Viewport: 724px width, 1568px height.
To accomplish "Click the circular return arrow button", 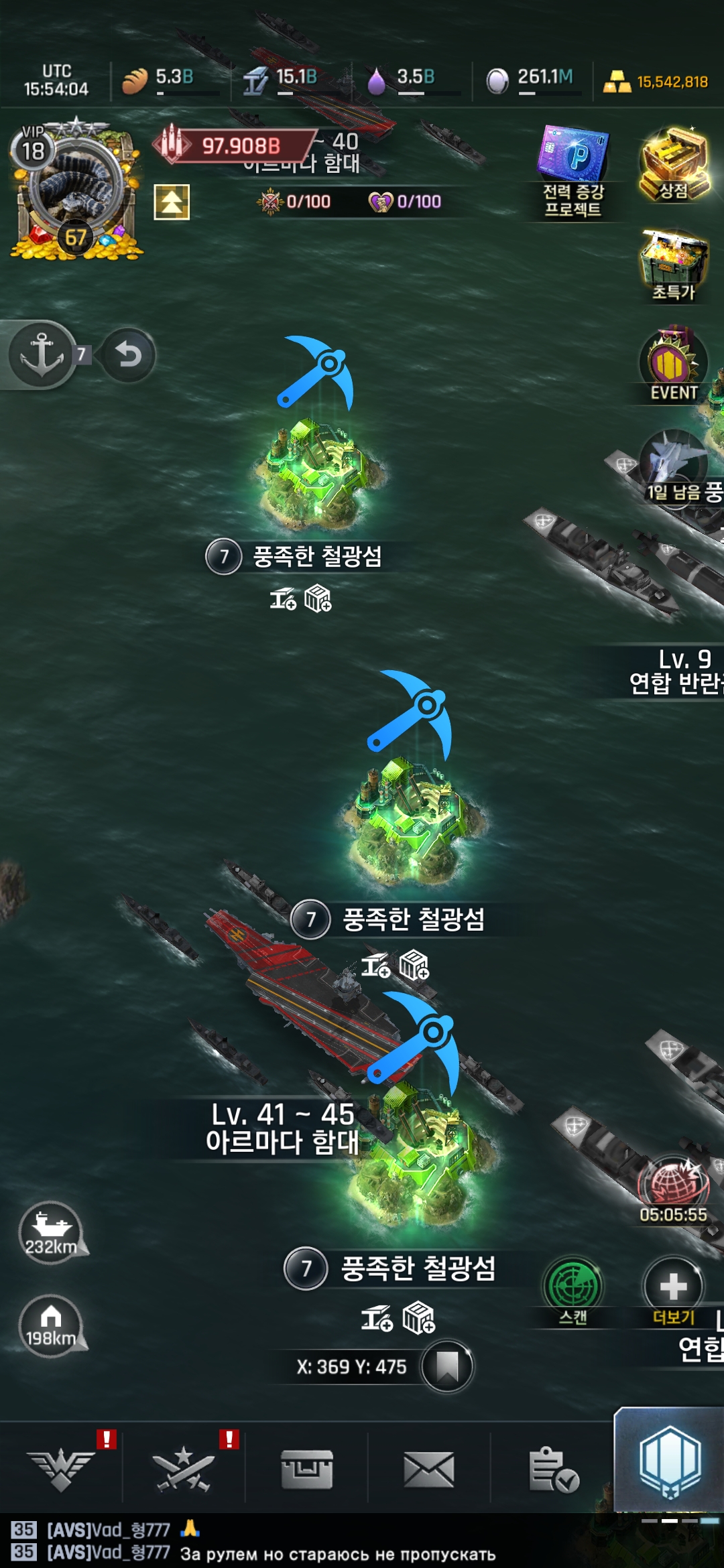I will 128,354.
